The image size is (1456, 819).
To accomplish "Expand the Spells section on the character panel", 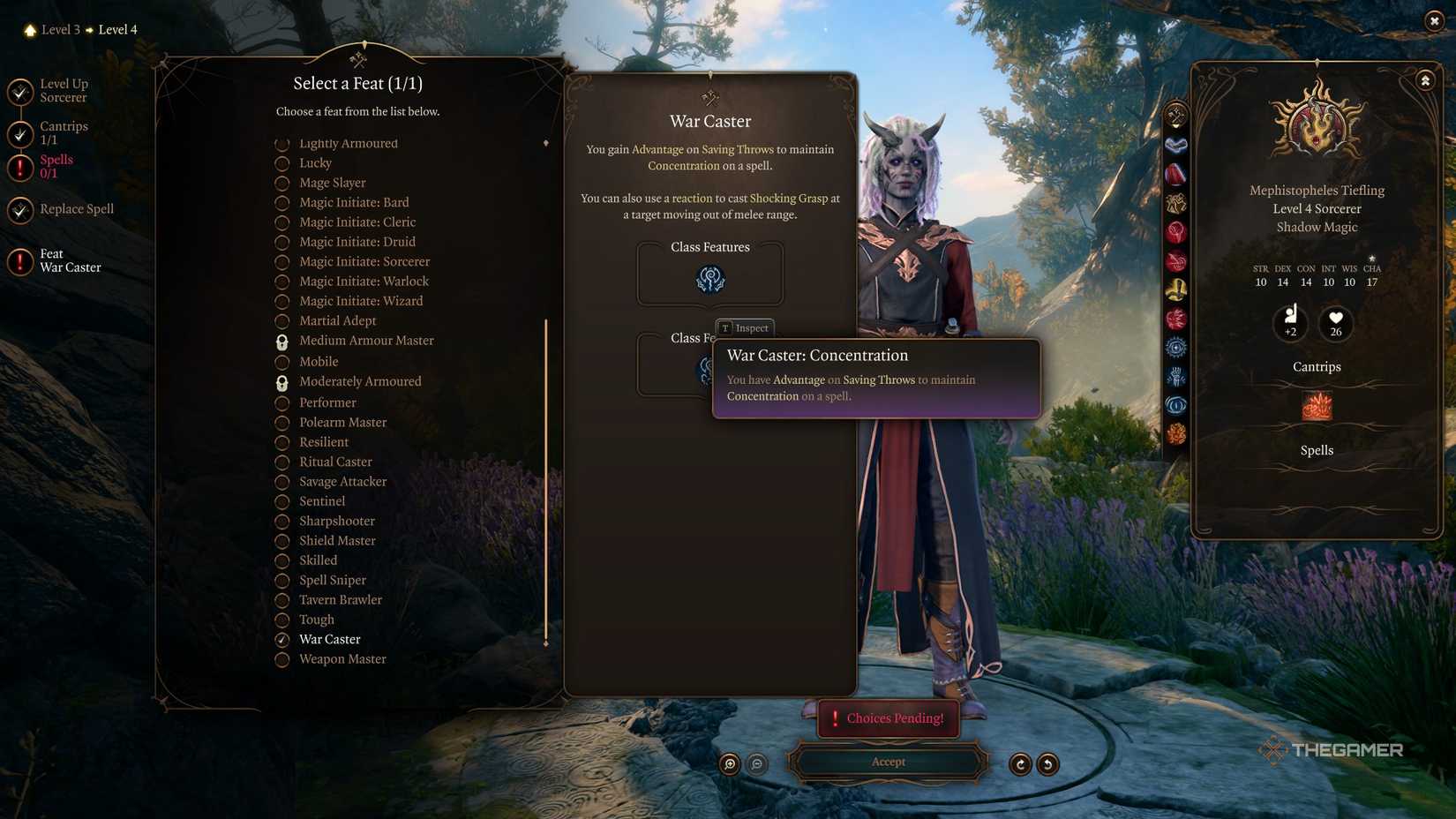I will pyautogui.click(x=1316, y=450).
